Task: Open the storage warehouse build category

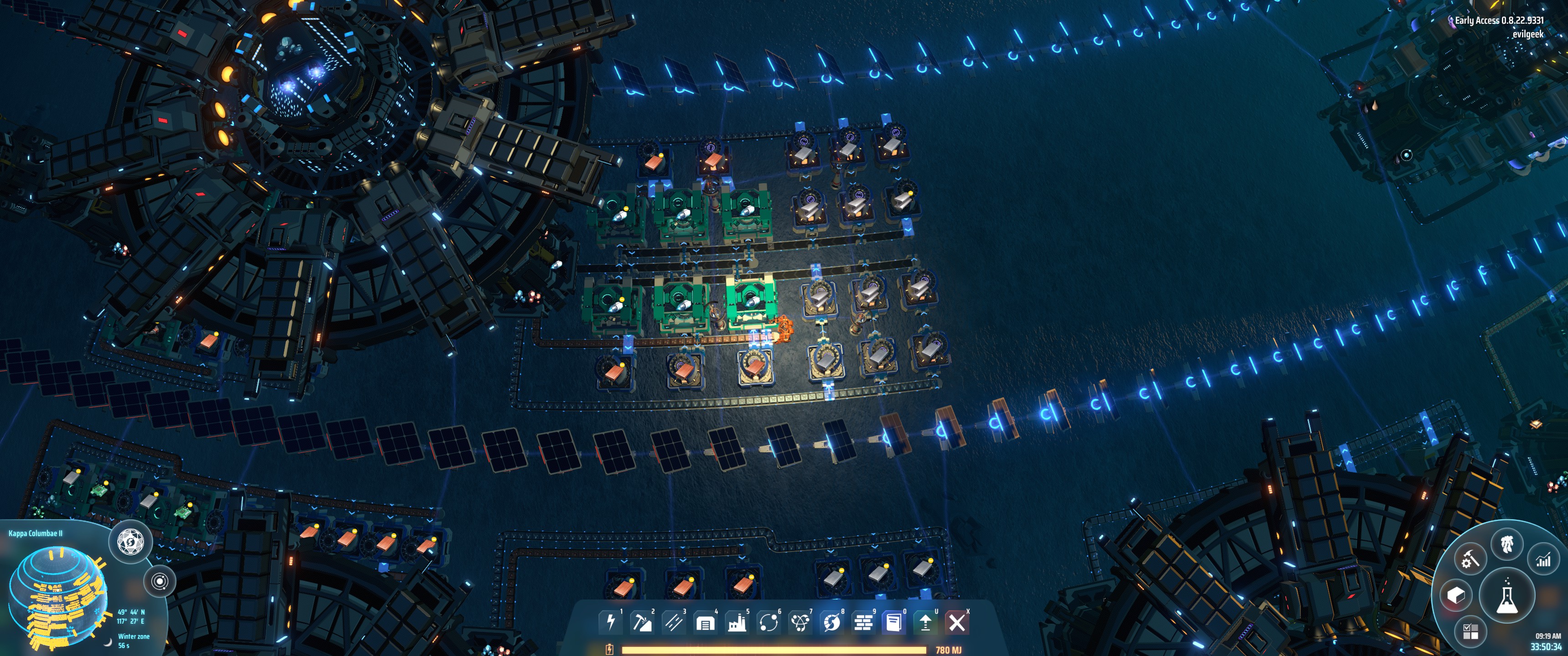Action: (705, 622)
